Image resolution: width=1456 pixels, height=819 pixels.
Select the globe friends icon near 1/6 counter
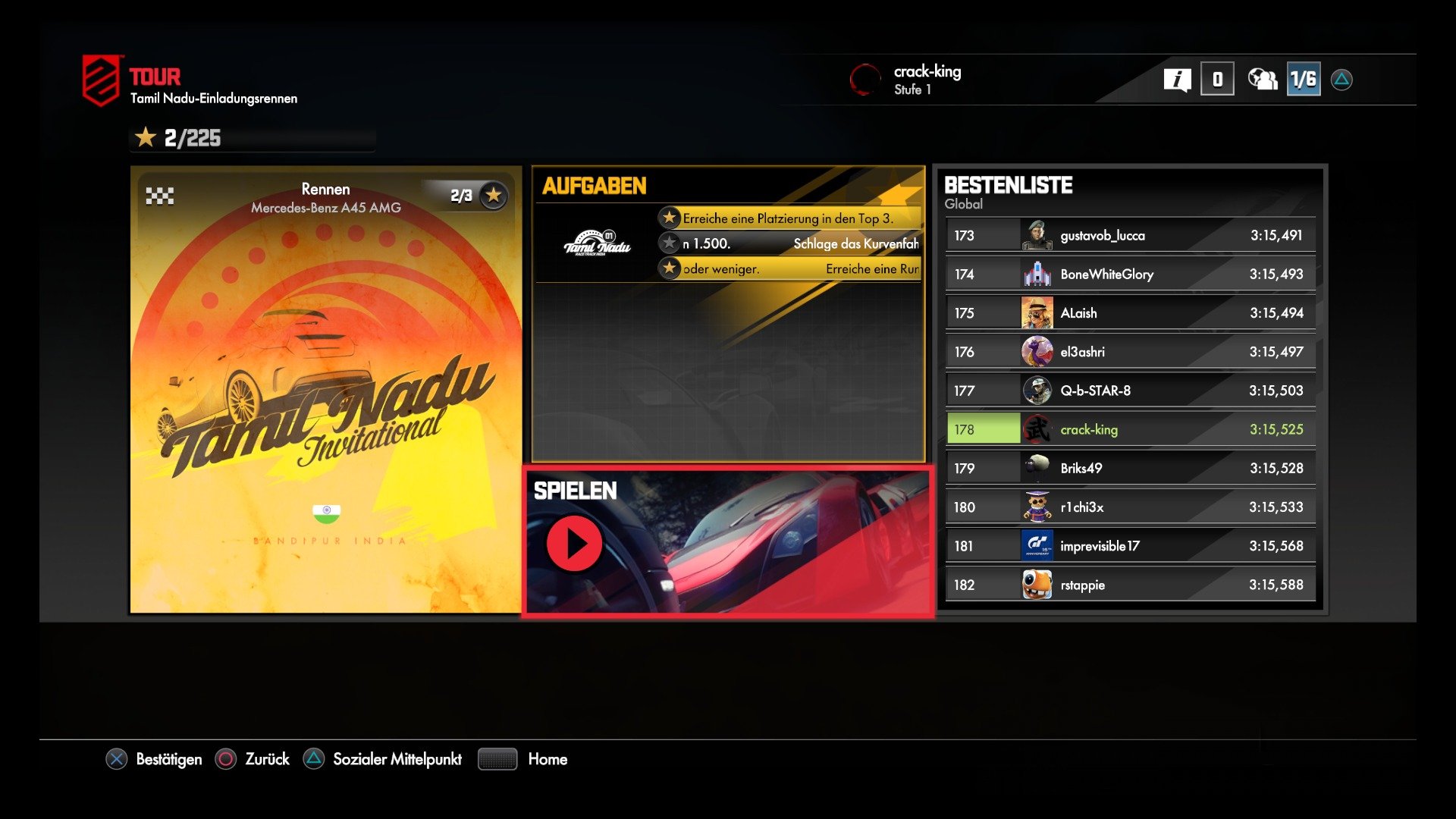click(1261, 78)
